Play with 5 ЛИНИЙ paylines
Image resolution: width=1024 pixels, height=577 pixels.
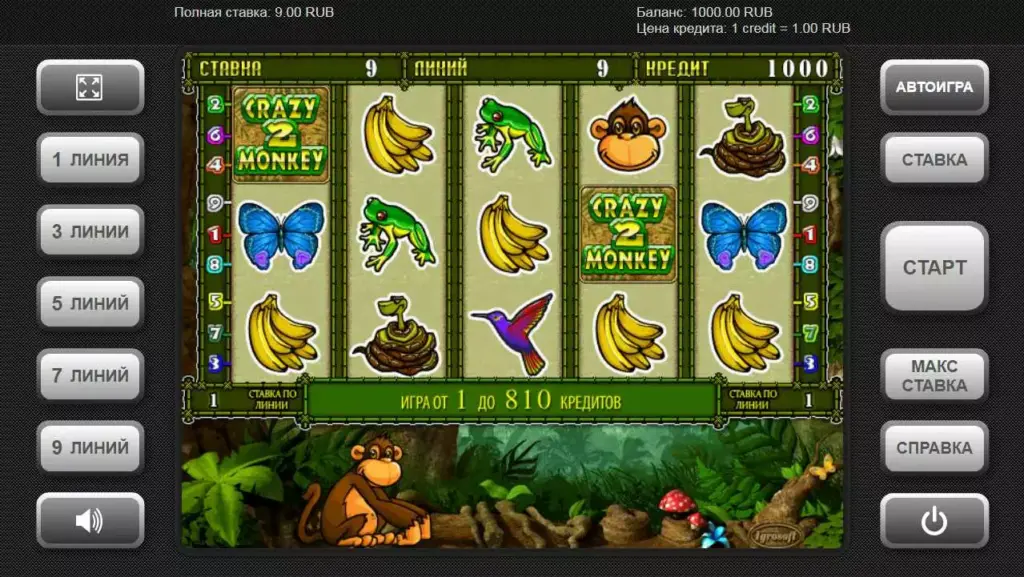(90, 303)
